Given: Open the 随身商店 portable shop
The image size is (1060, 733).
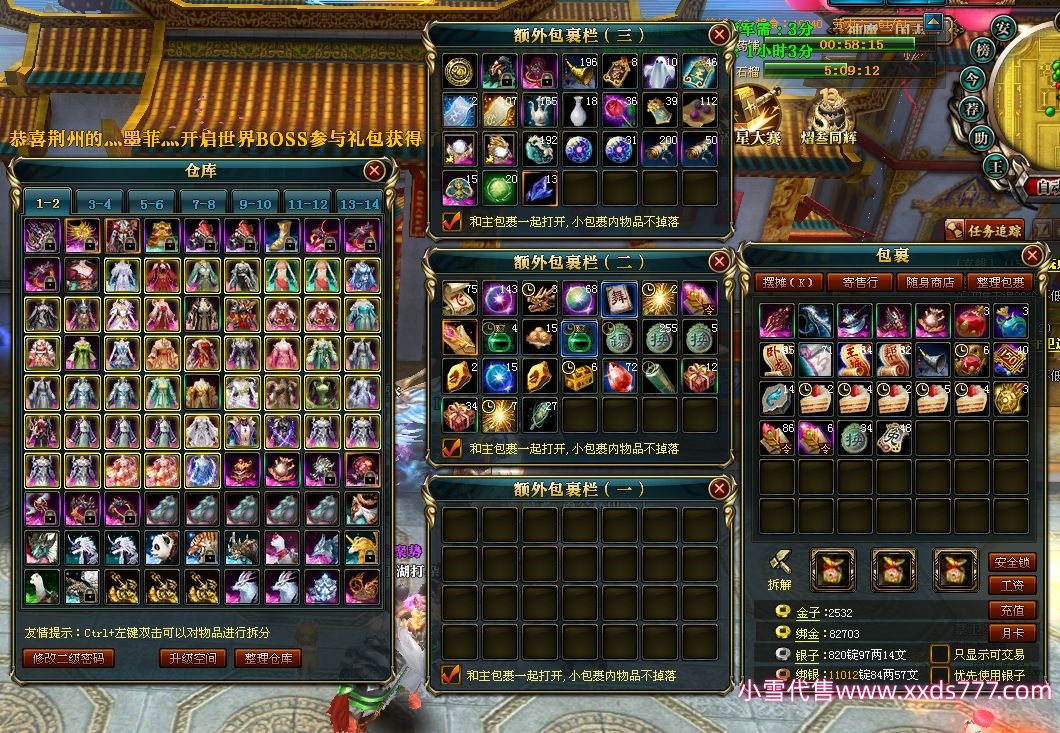Looking at the screenshot, I should 929,283.
